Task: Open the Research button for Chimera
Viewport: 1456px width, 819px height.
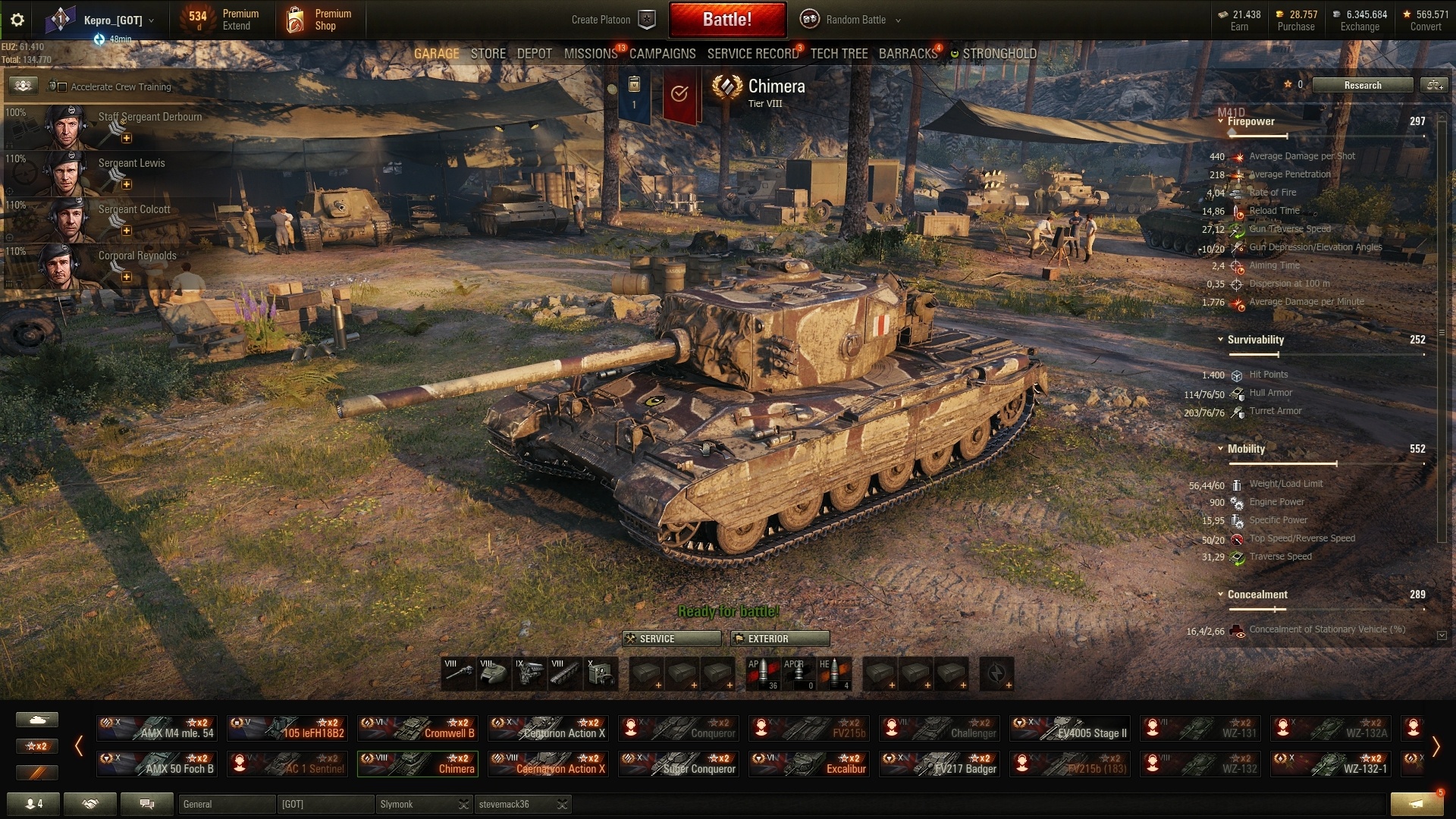Action: point(1362,85)
